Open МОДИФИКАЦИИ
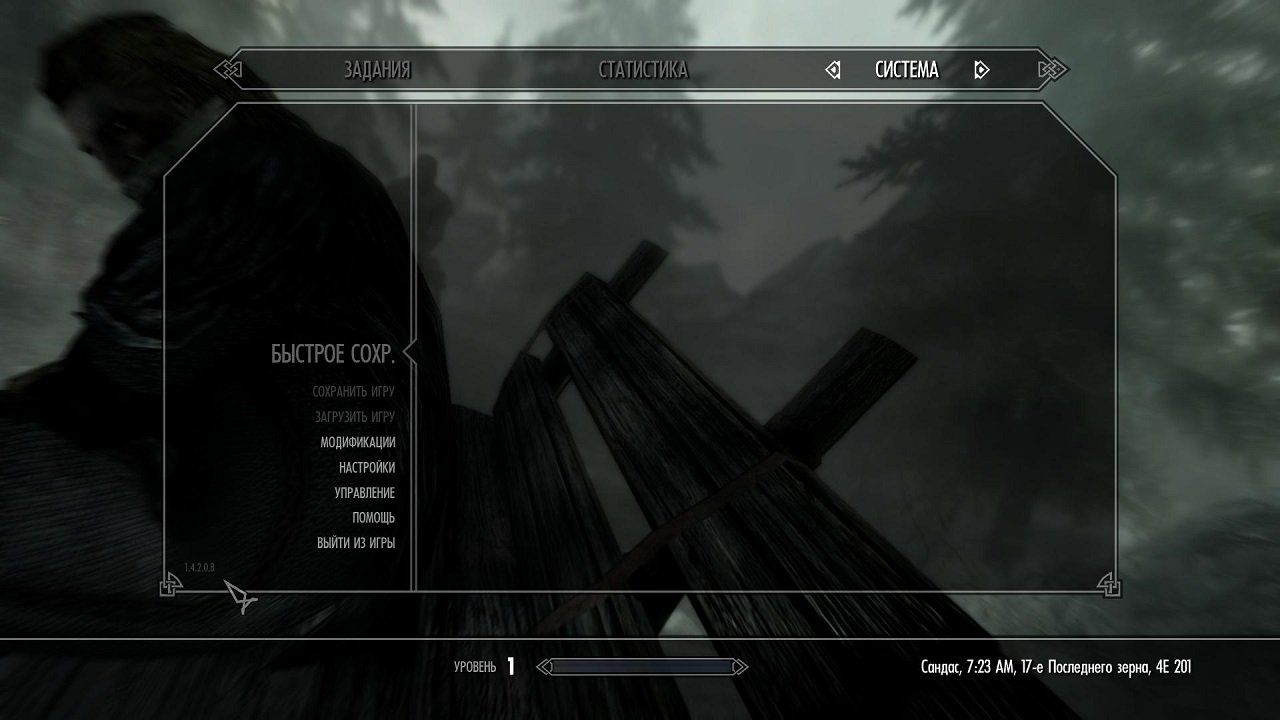Screen dimensions: 1280x720 pyautogui.click(x=357, y=441)
